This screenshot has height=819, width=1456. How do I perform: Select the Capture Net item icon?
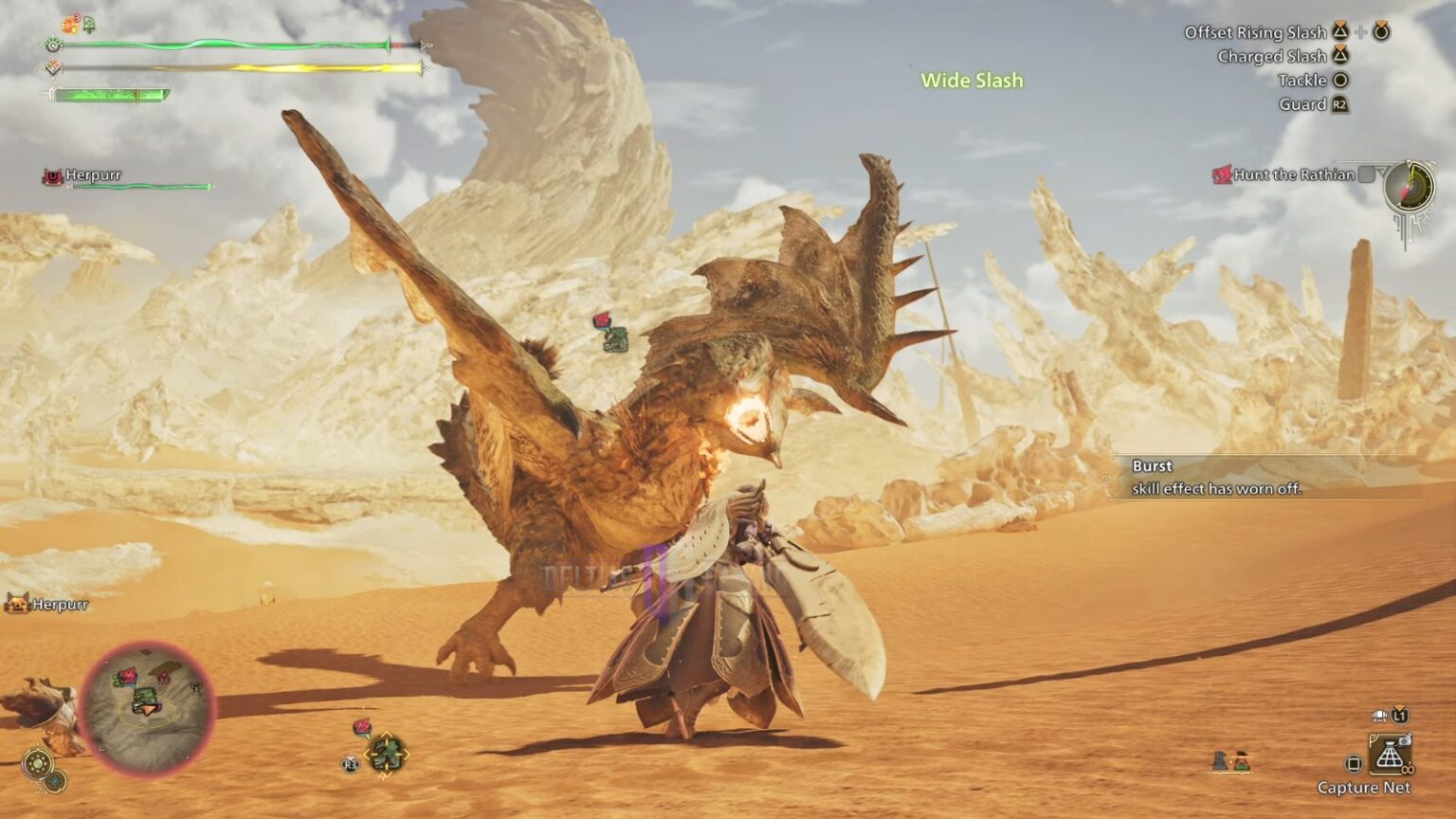(x=1391, y=752)
